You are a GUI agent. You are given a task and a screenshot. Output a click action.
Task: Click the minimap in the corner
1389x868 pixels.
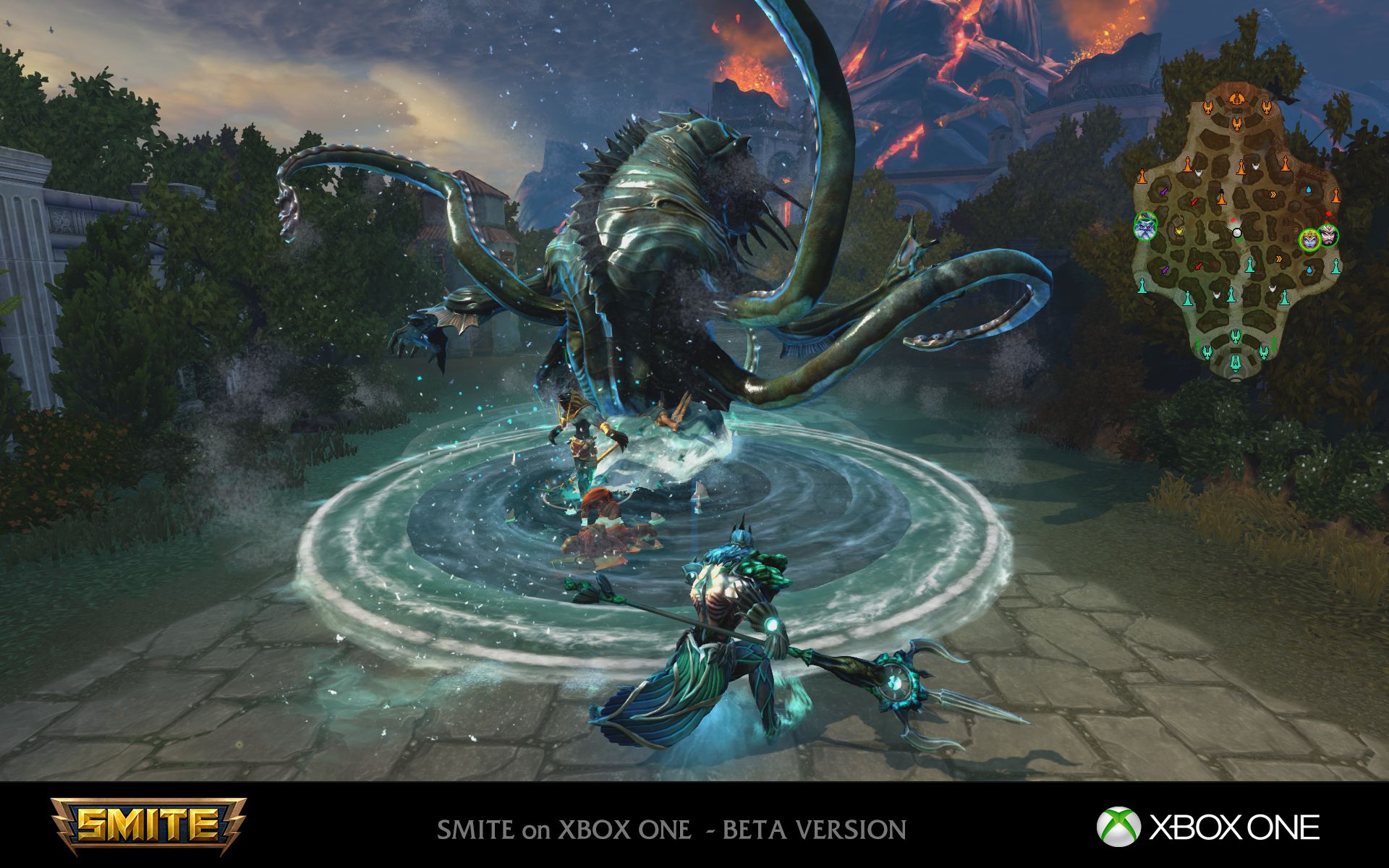[1236, 231]
